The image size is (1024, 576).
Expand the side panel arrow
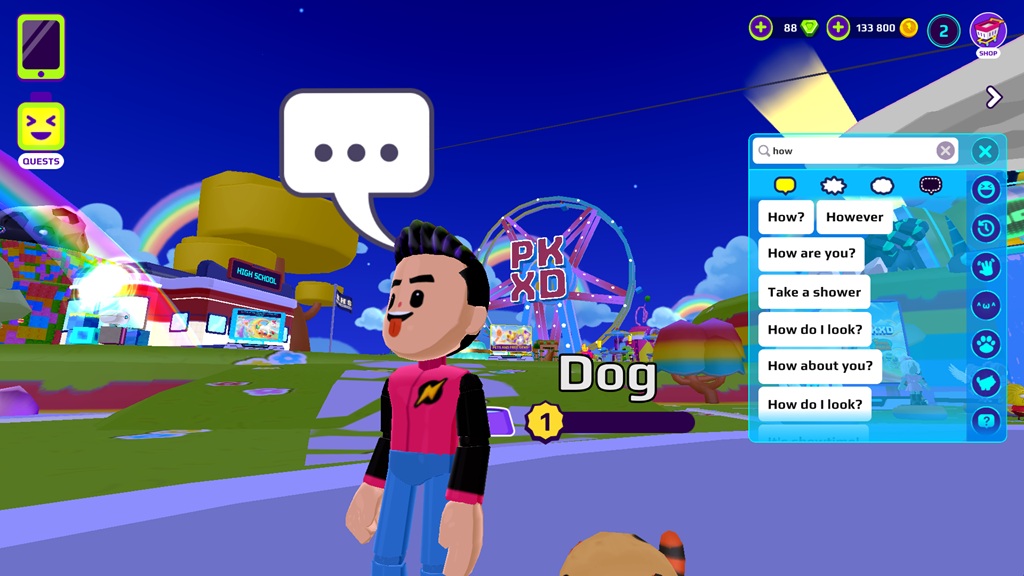click(x=993, y=97)
